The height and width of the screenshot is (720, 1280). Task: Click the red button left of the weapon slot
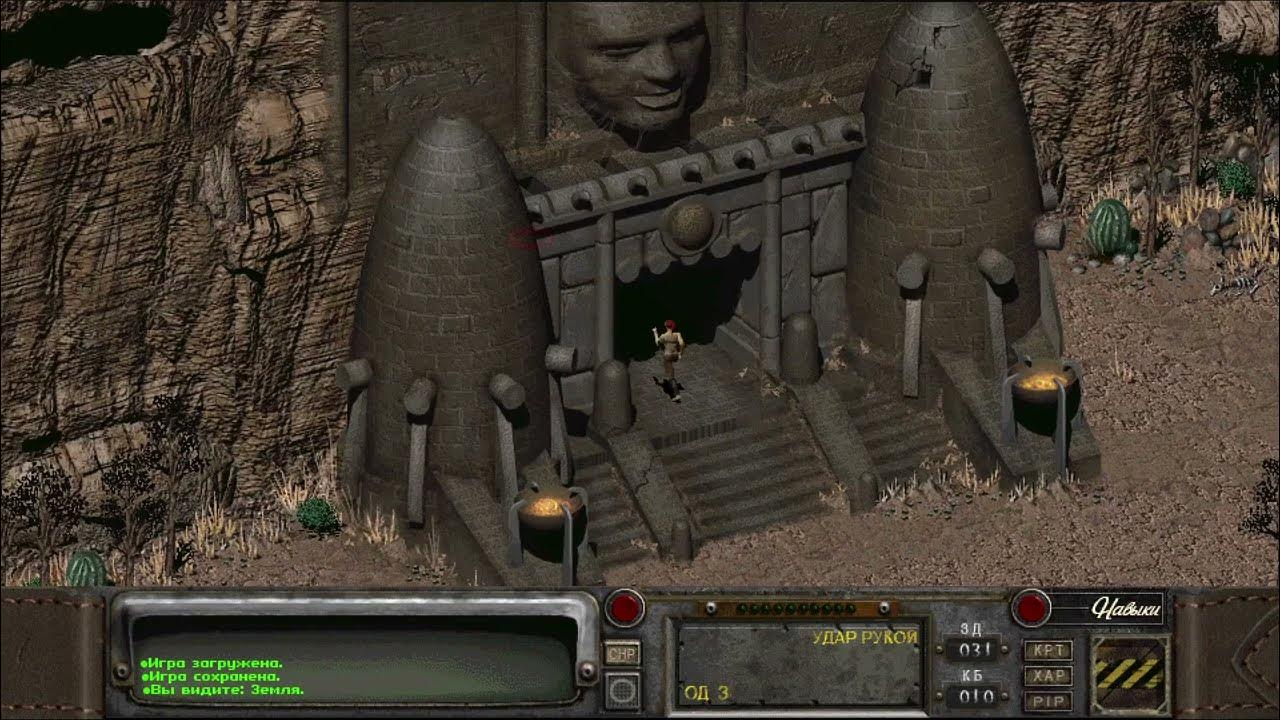(x=626, y=607)
